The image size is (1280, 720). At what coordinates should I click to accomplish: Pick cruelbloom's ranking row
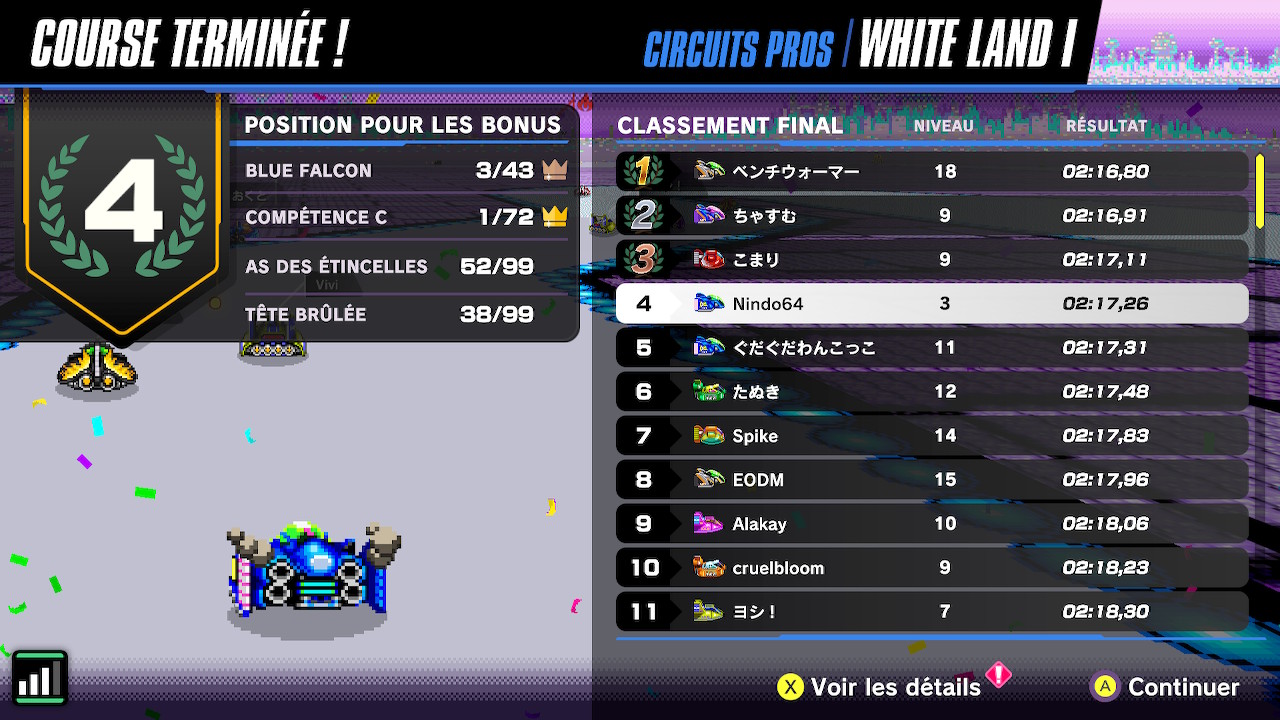tap(931, 568)
